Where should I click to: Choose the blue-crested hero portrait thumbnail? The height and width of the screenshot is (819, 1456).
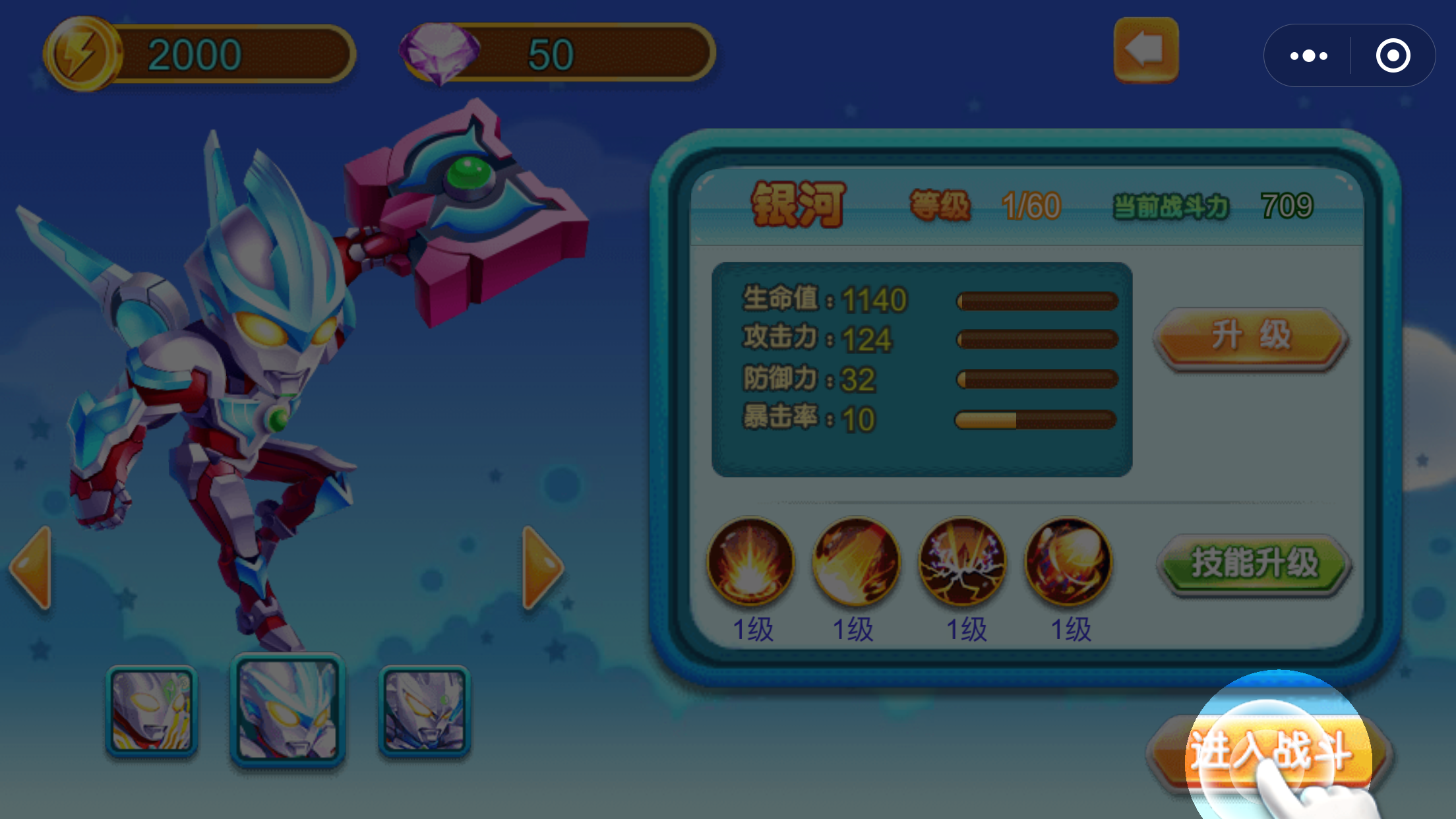(288, 710)
